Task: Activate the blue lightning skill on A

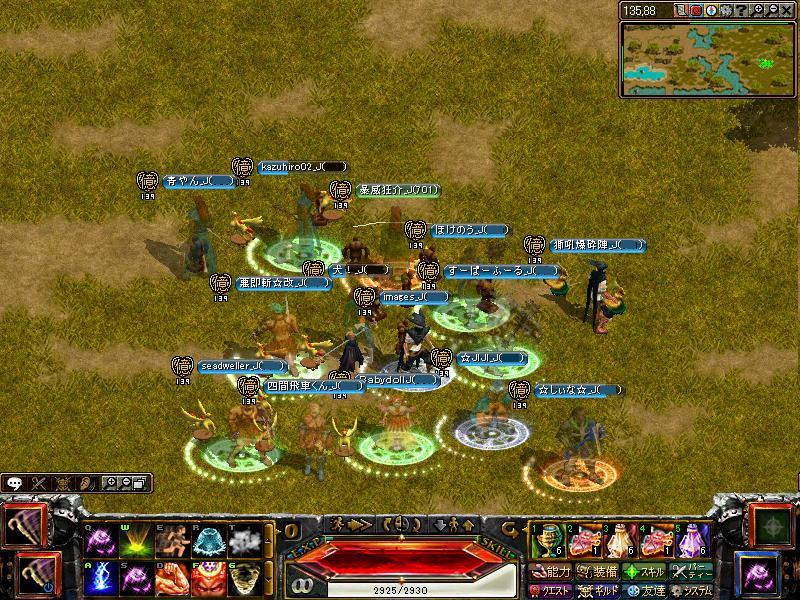Action: click(x=100, y=578)
